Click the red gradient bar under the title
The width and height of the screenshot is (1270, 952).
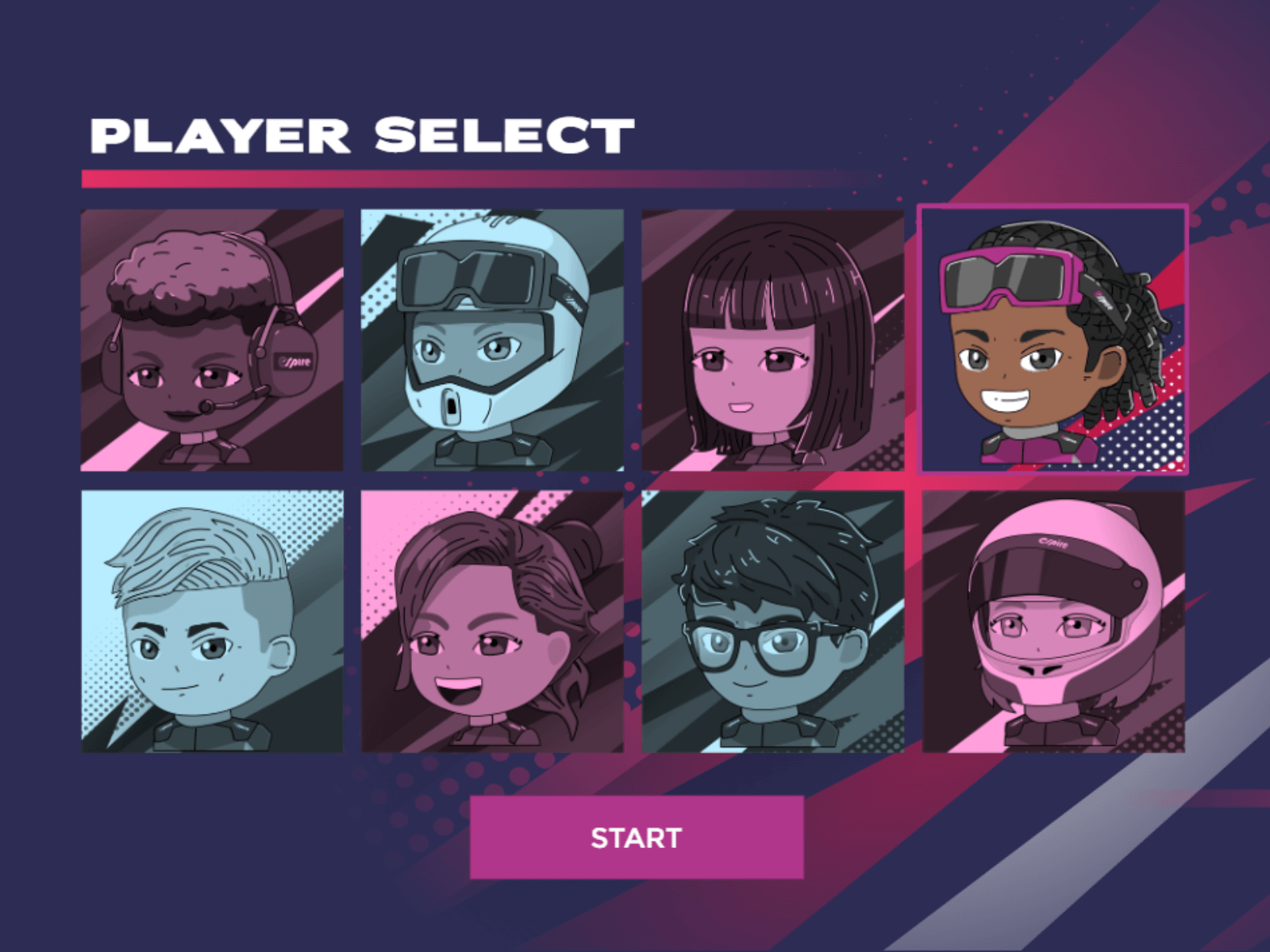click(x=476, y=176)
